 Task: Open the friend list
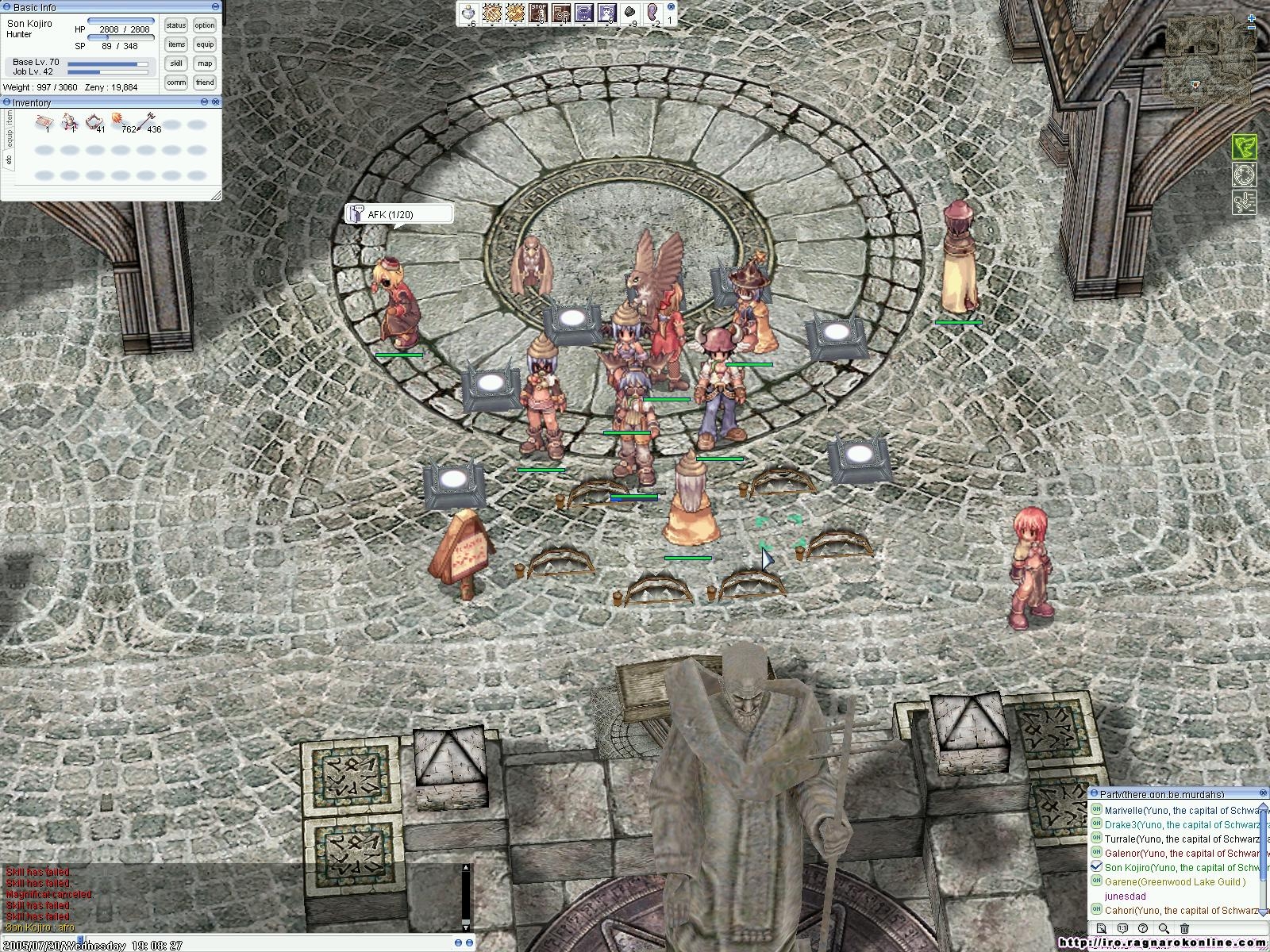[205, 83]
